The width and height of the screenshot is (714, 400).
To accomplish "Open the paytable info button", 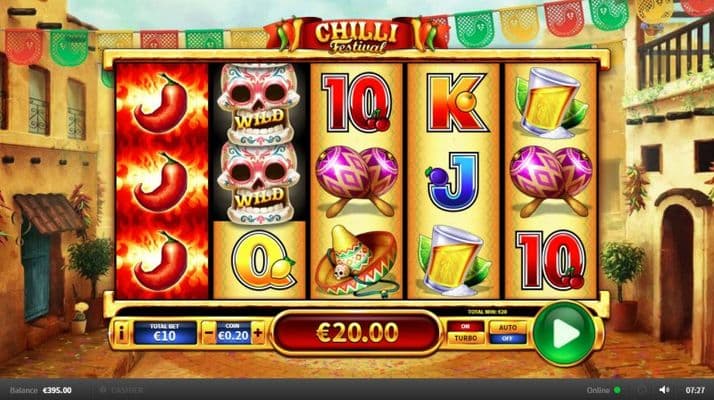I will (x=121, y=333).
